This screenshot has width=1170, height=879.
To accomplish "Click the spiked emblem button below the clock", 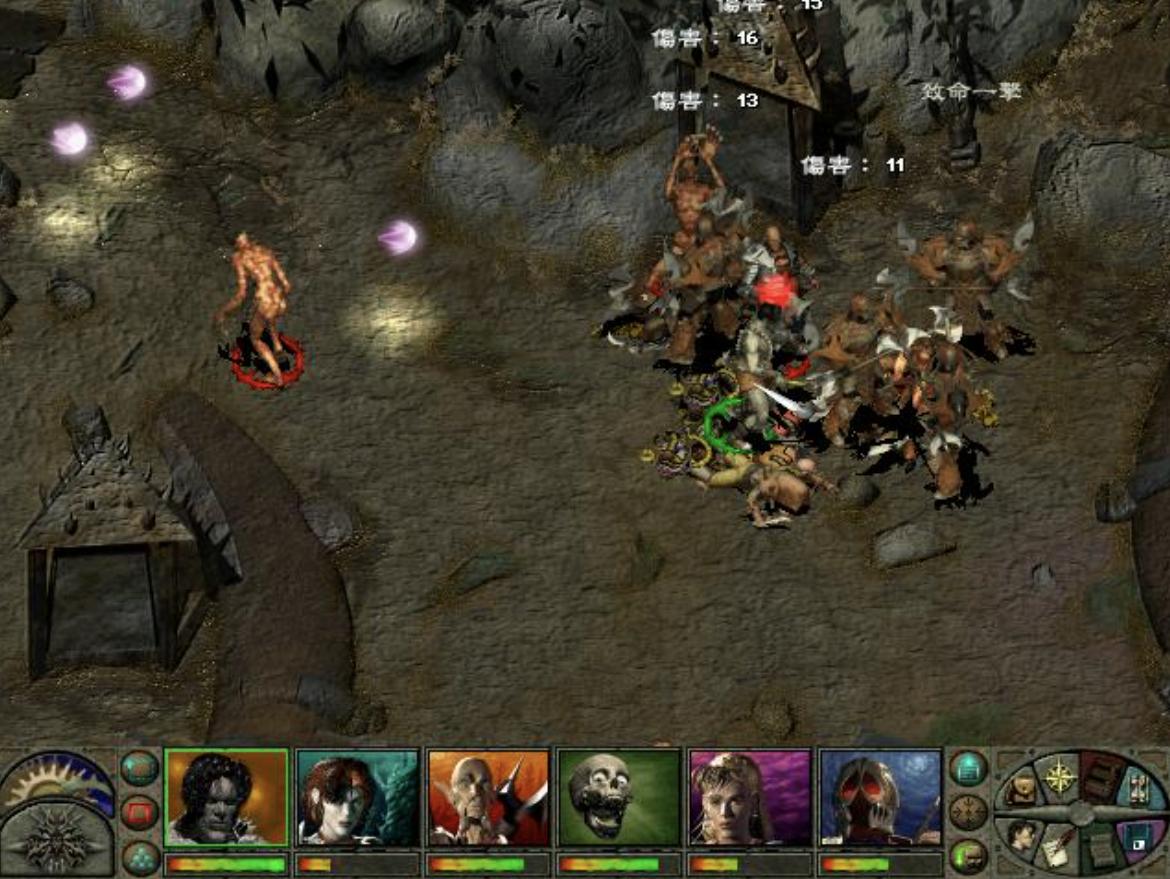I will click(57, 840).
